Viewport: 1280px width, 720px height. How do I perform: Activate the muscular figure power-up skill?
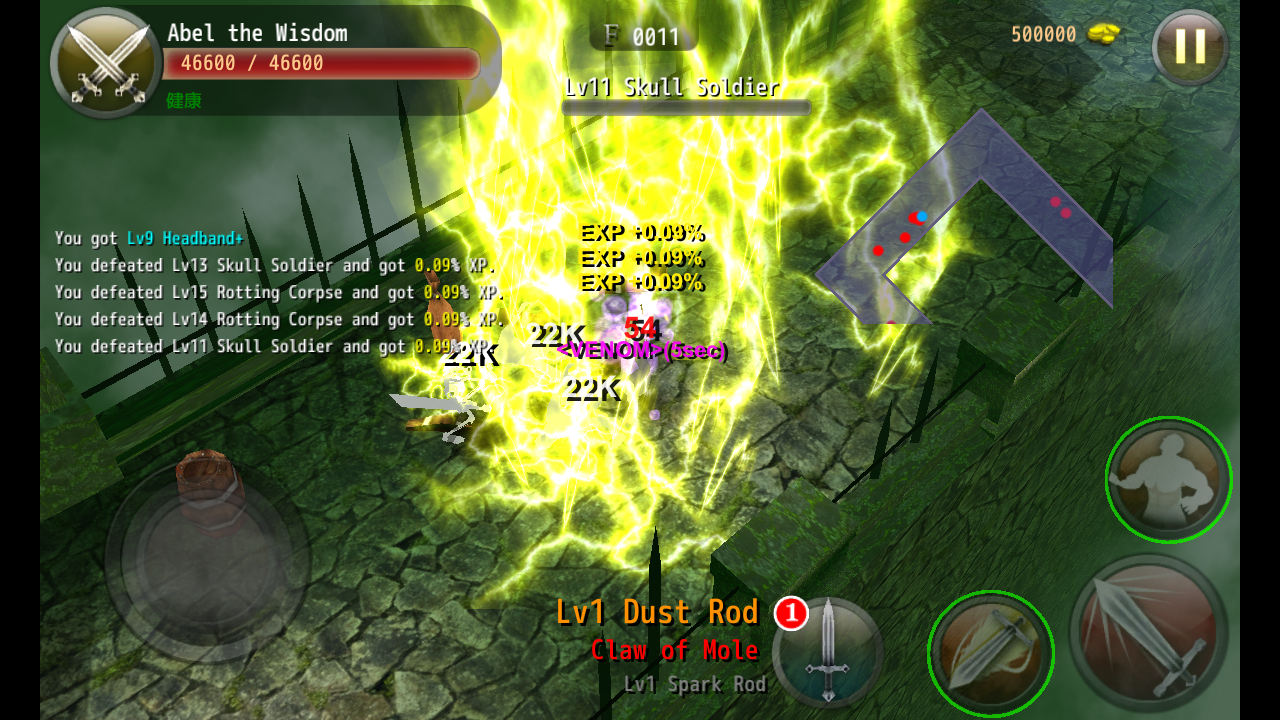1168,480
